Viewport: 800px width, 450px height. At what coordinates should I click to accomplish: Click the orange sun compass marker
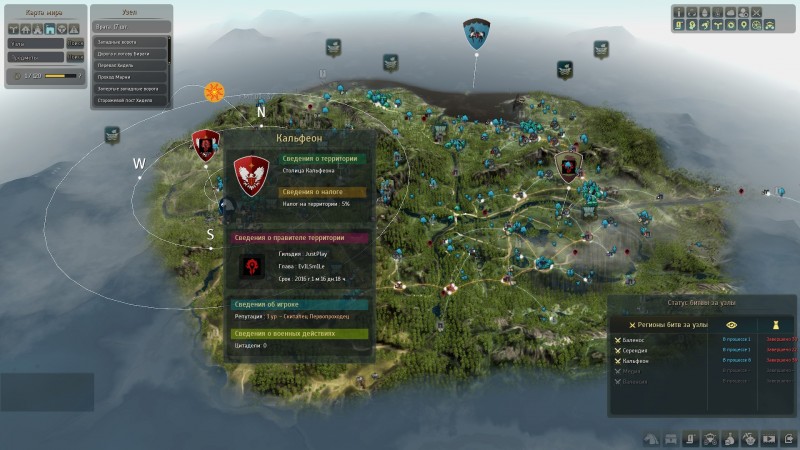click(214, 93)
